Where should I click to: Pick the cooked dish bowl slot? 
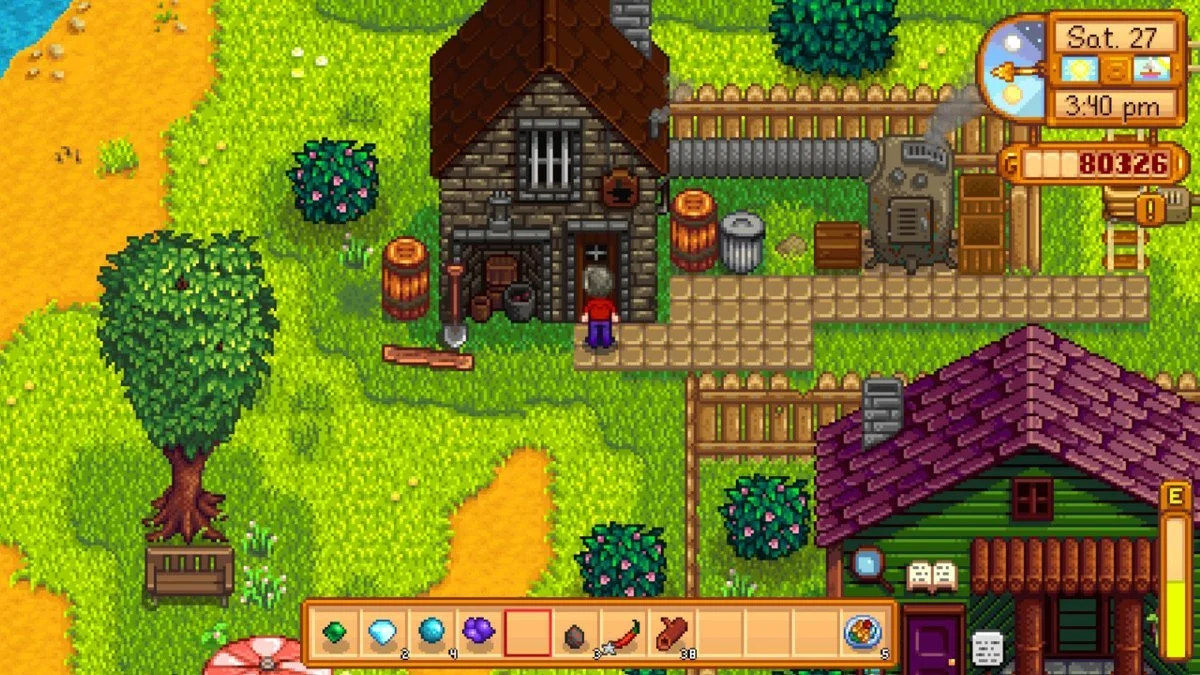pos(862,633)
